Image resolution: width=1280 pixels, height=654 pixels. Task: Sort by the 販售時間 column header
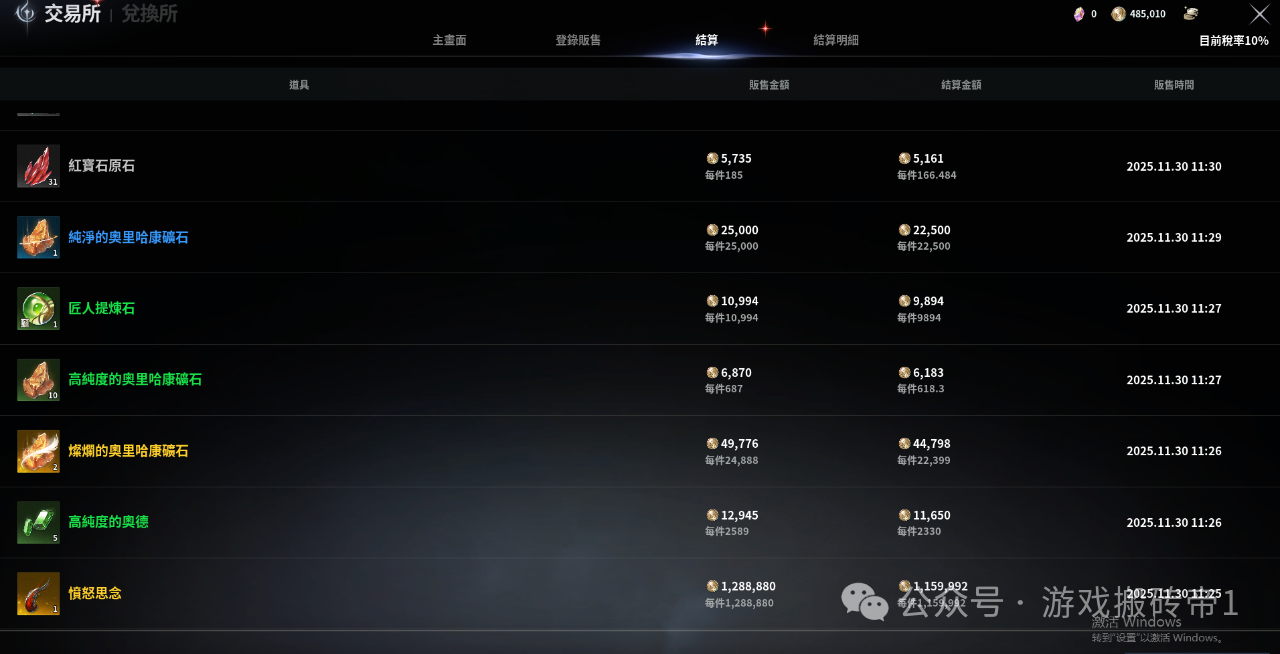(1174, 85)
